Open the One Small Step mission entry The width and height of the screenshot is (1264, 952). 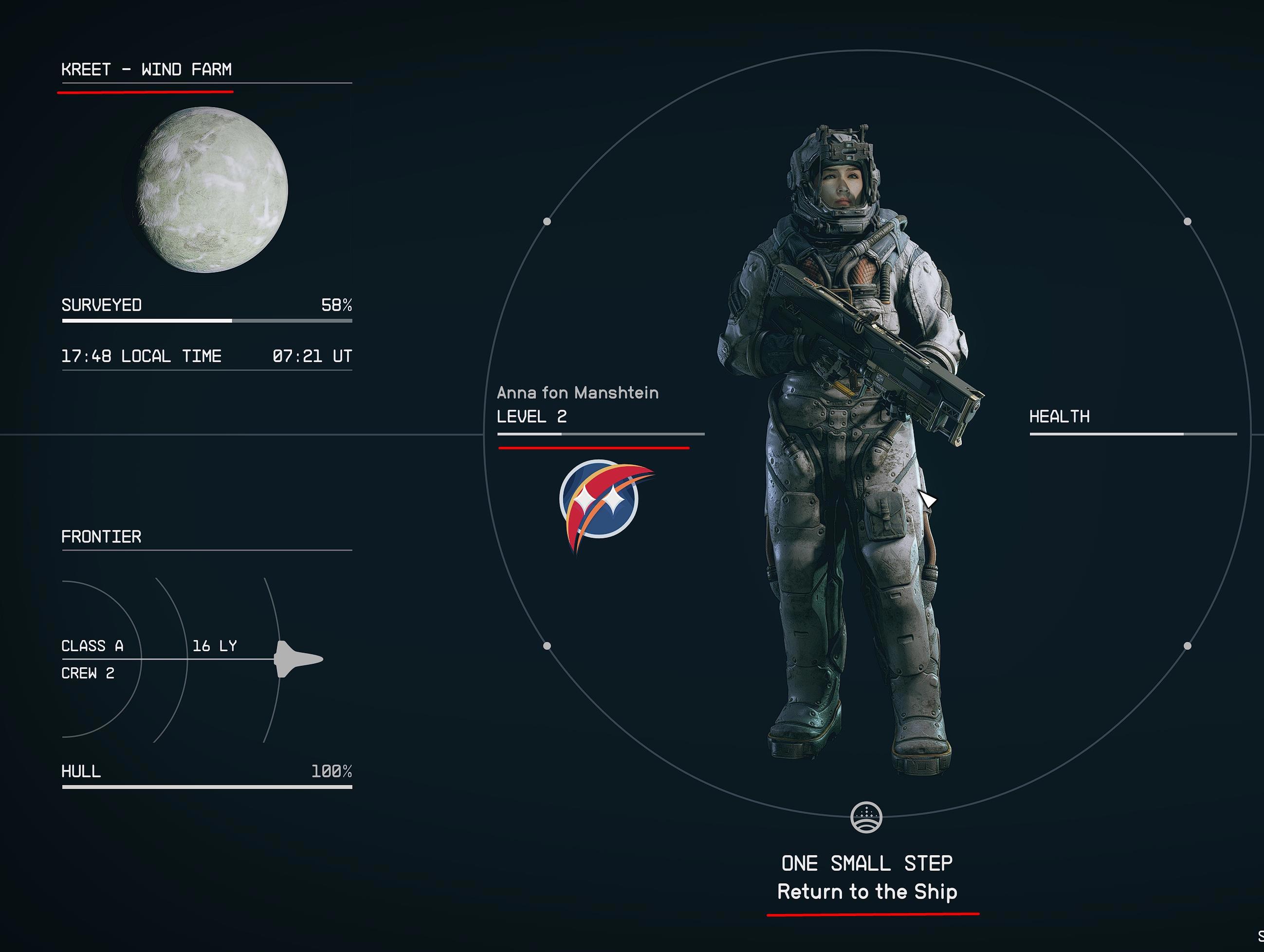click(x=866, y=863)
